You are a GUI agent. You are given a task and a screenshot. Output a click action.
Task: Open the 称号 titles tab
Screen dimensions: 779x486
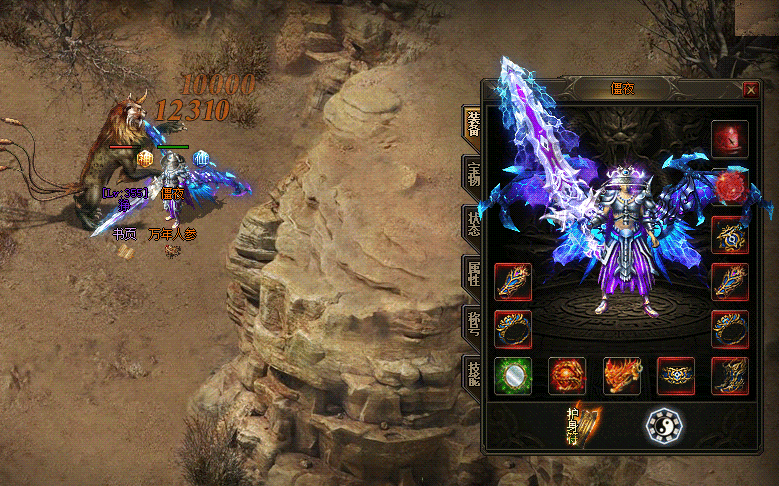pyautogui.click(x=472, y=323)
